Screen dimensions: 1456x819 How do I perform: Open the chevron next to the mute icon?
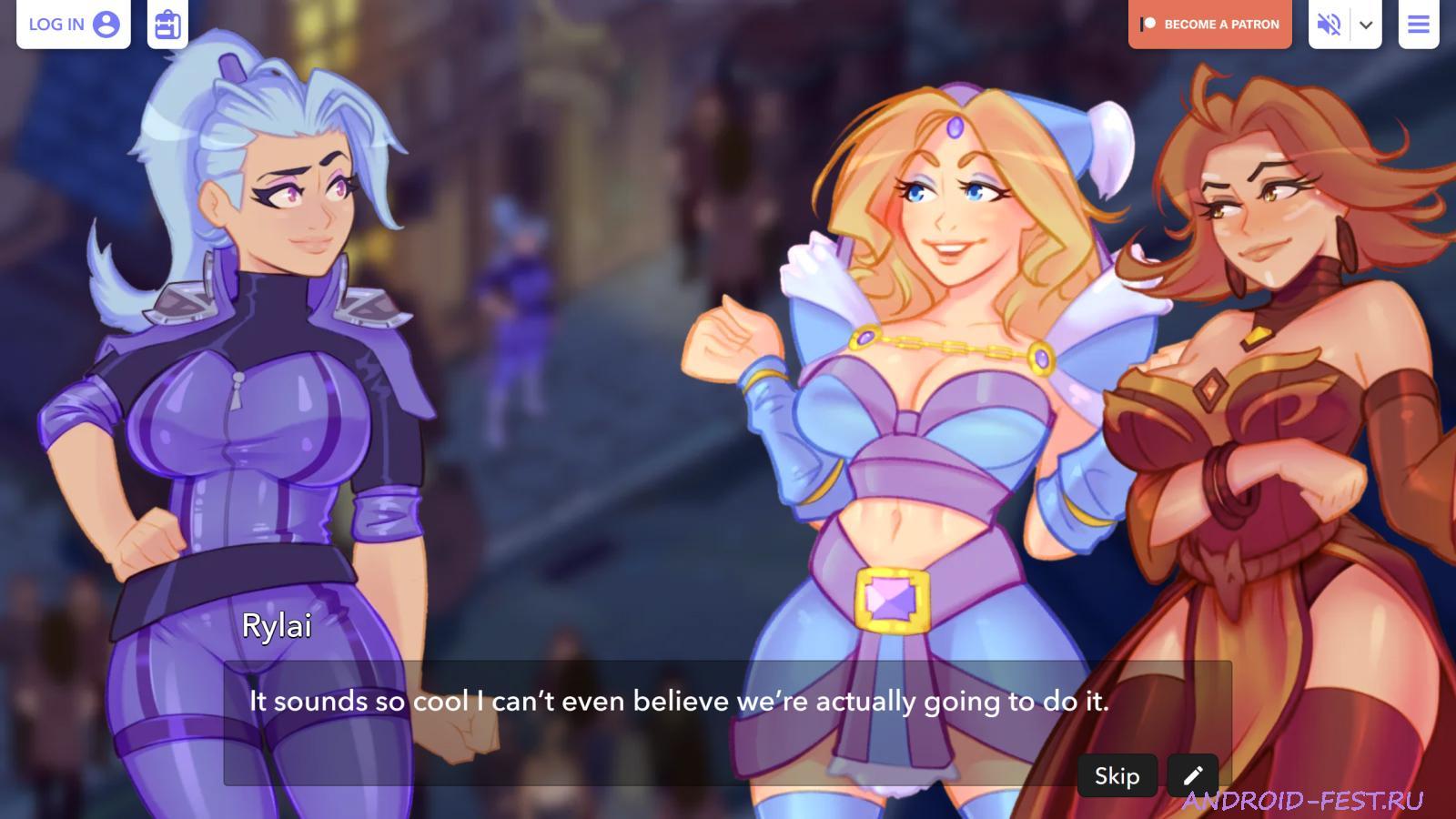pos(1364,25)
